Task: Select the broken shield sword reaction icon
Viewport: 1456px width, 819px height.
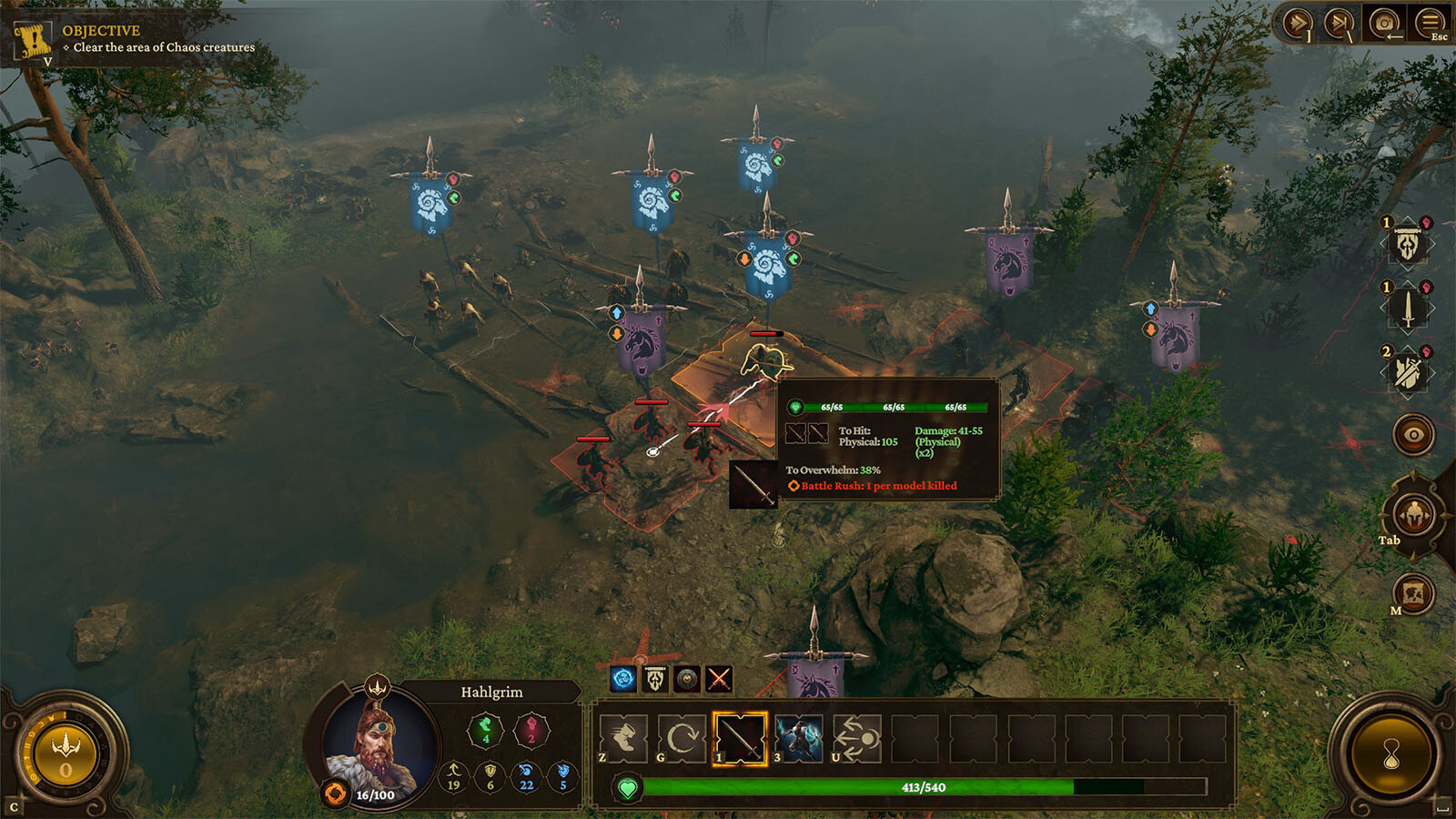Action: pyautogui.click(x=1408, y=371)
